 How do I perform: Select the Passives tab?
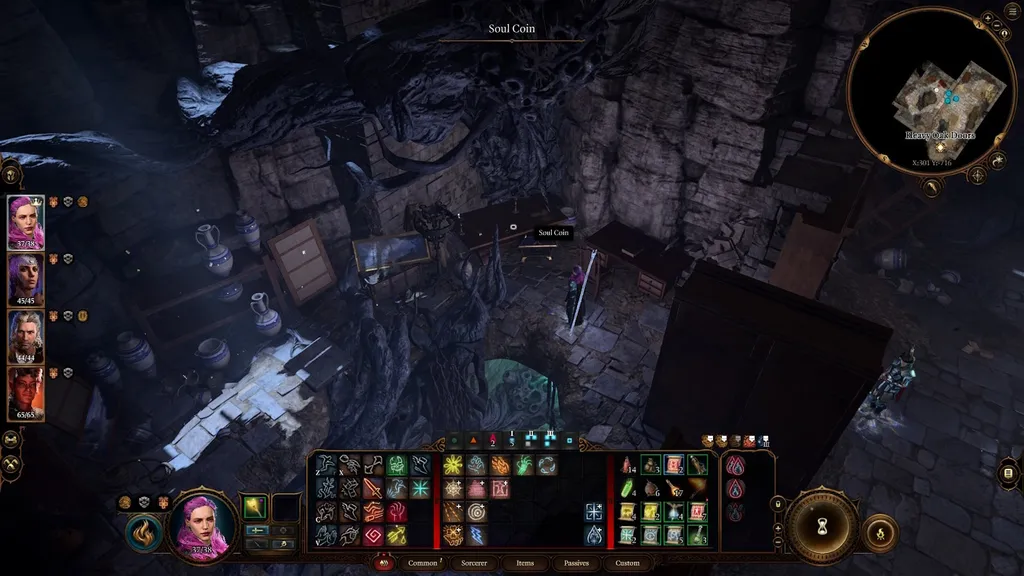[577, 563]
